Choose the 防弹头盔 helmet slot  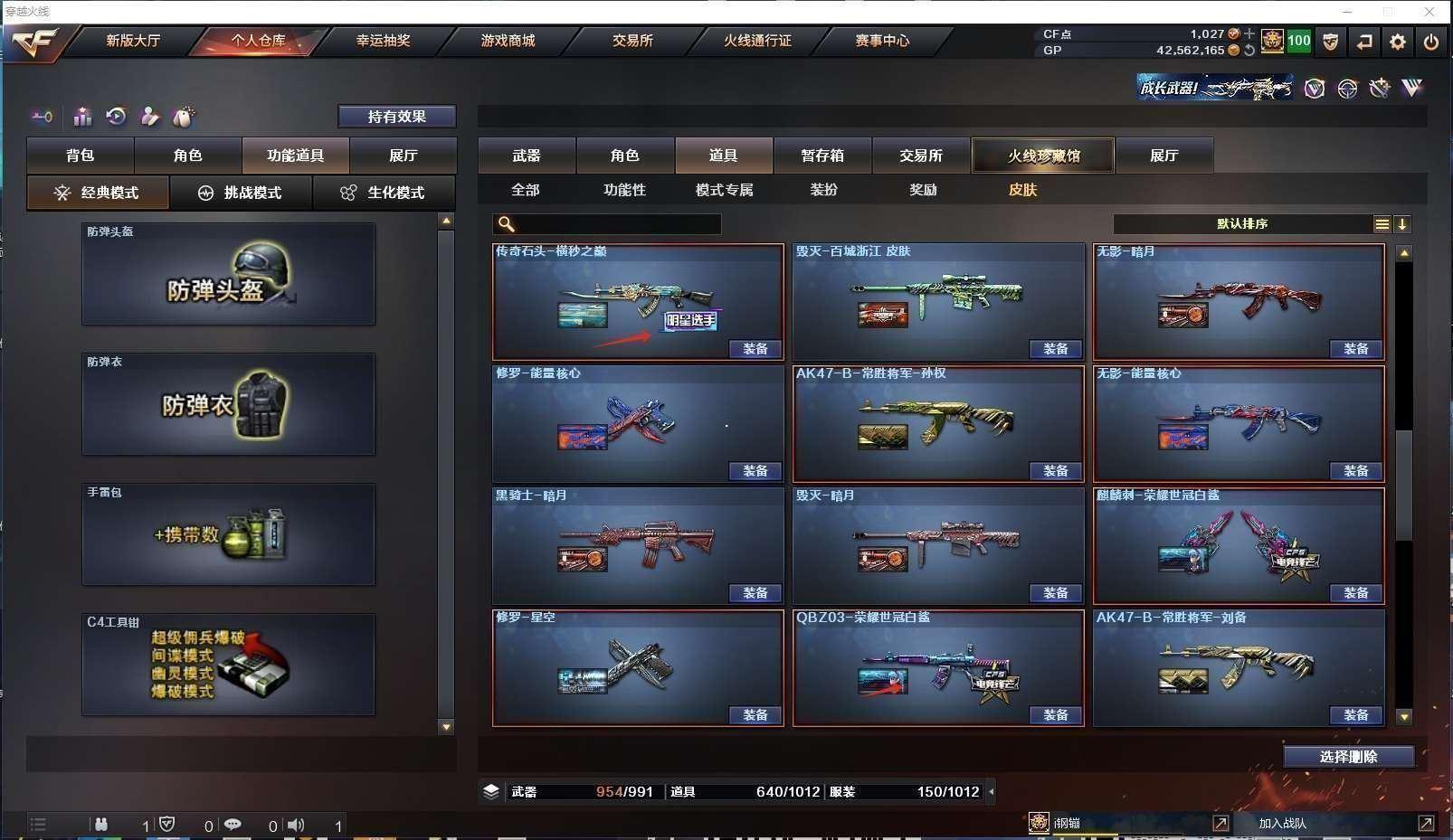(x=228, y=275)
